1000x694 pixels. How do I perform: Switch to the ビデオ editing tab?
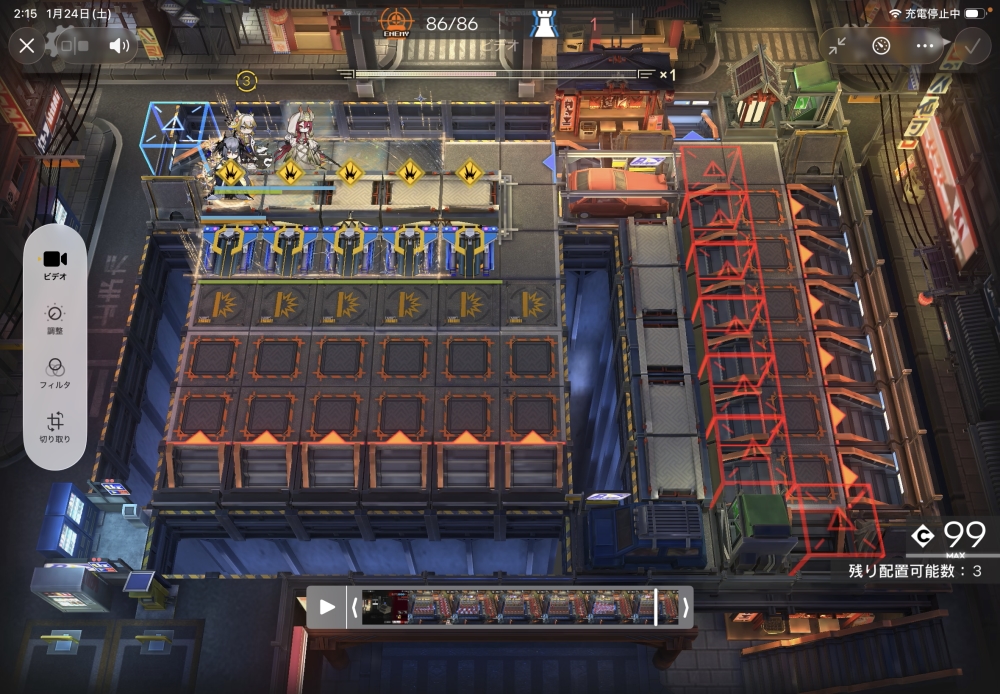(x=55, y=264)
